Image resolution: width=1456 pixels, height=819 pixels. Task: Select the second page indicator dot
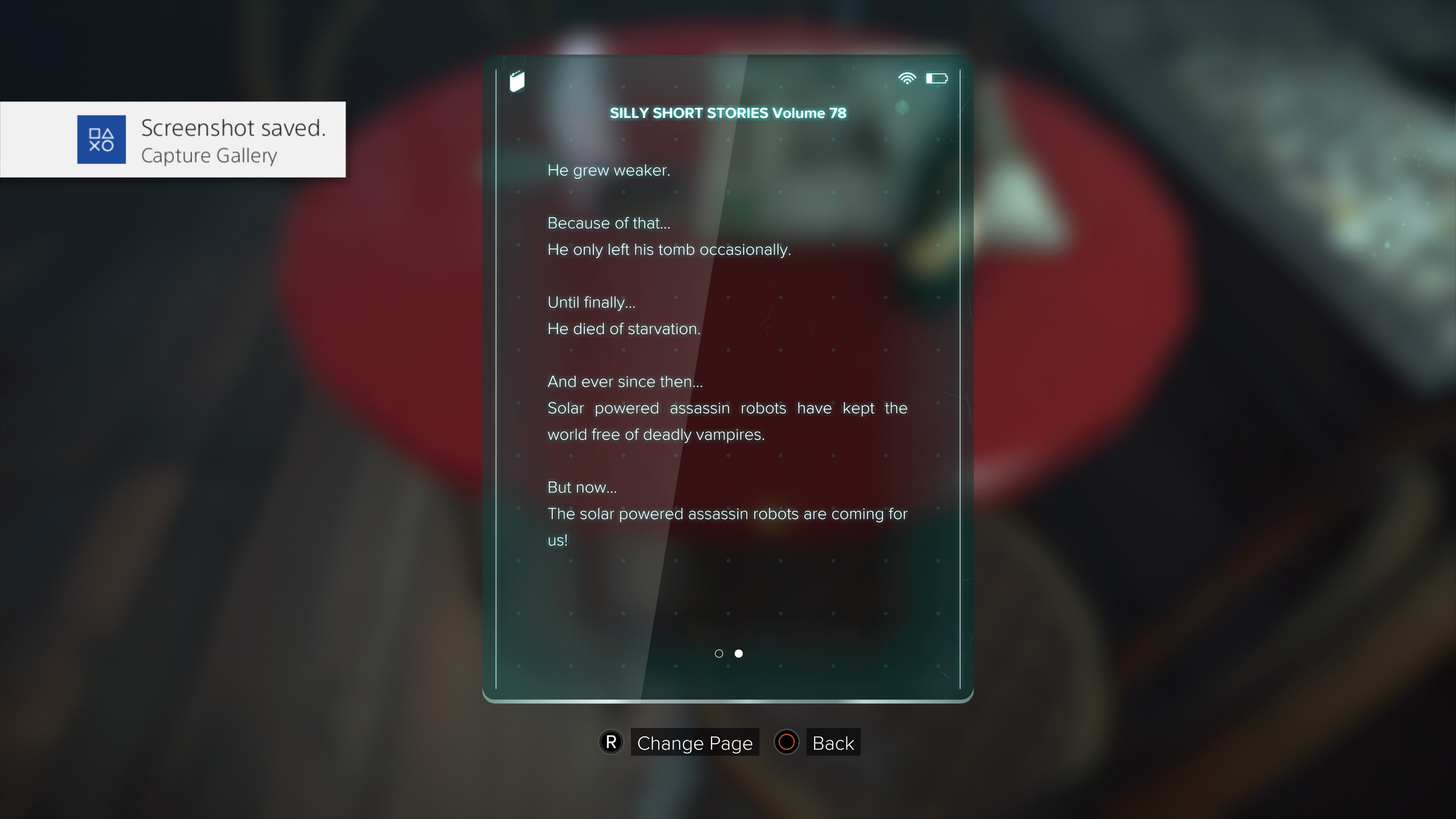[739, 653]
